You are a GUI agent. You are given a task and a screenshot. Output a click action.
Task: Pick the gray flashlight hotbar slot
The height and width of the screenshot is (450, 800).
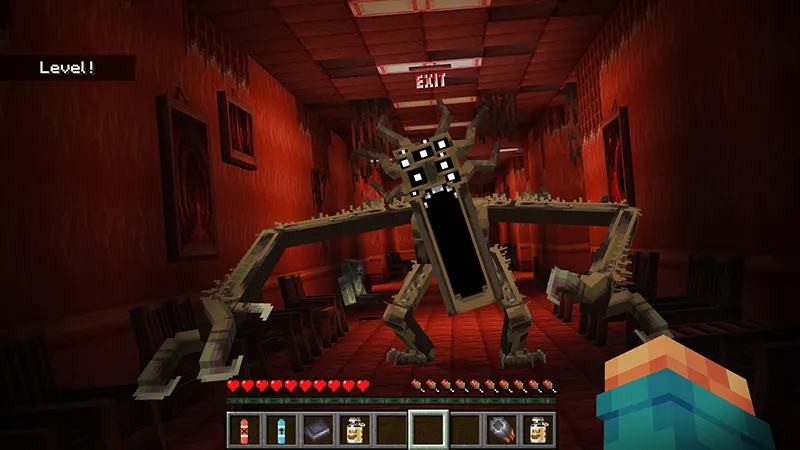tap(501, 427)
